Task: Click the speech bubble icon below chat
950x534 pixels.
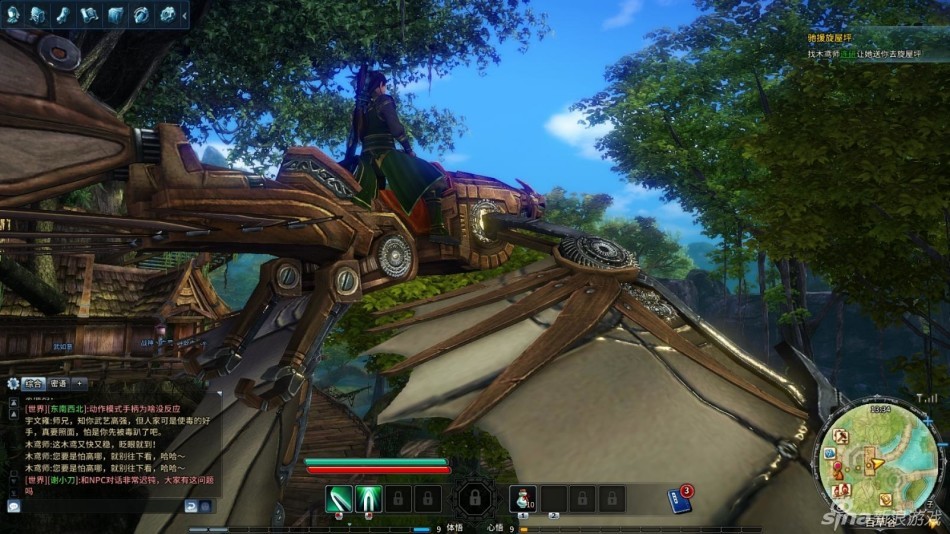Action: 13,506
